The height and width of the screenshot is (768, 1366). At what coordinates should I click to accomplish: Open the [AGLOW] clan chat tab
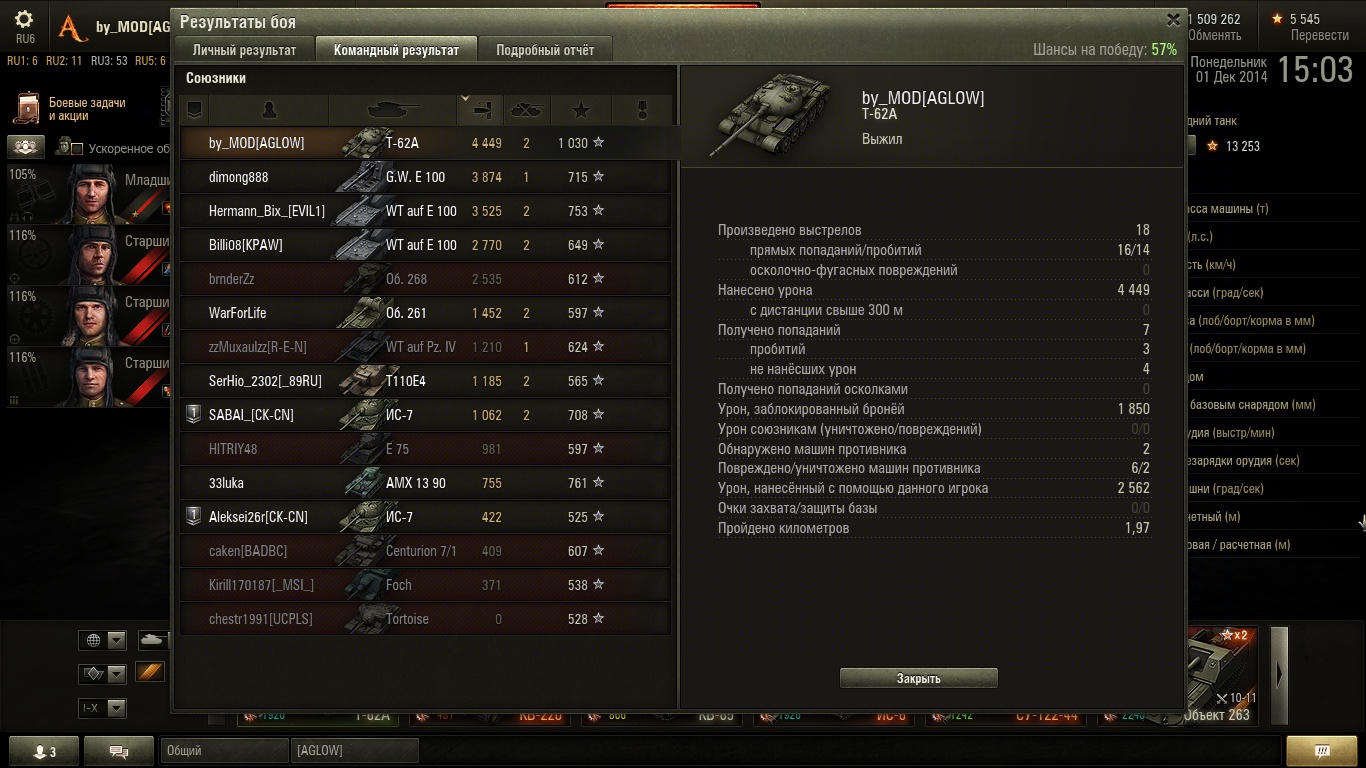tap(354, 750)
